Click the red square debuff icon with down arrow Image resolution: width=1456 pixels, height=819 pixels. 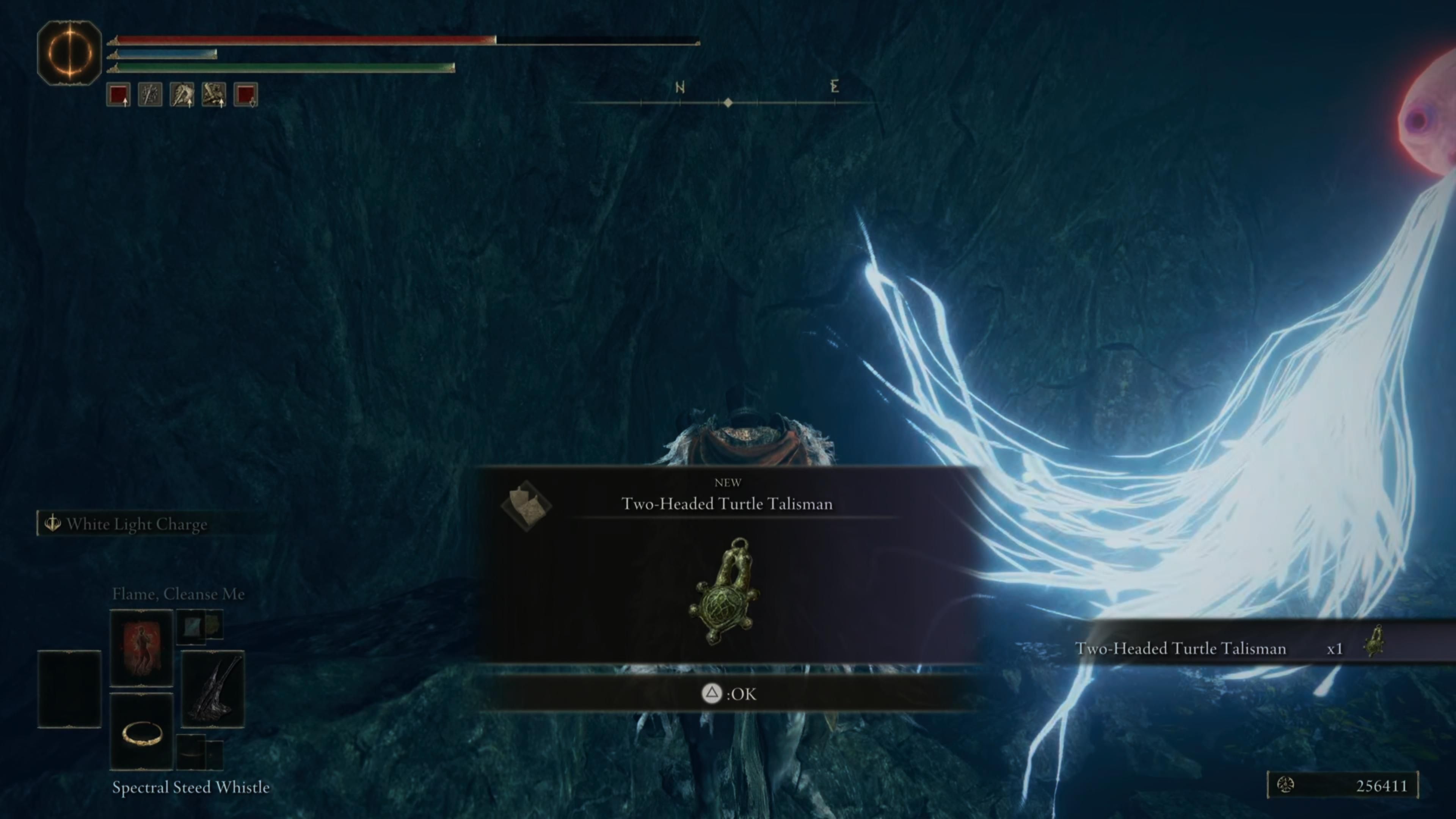pyautogui.click(x=246, y=94)
